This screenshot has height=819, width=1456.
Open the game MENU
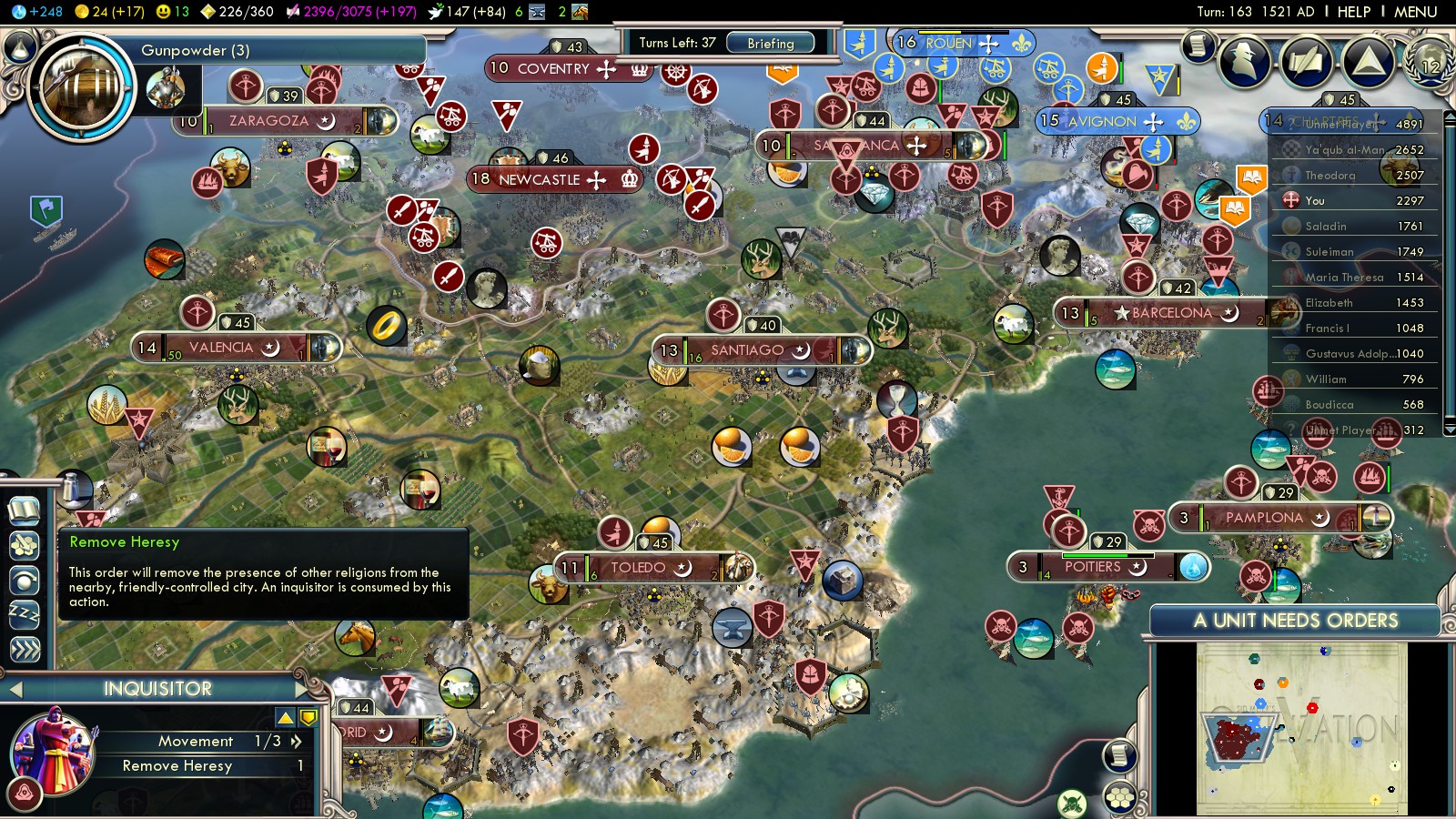(1415, 12)
